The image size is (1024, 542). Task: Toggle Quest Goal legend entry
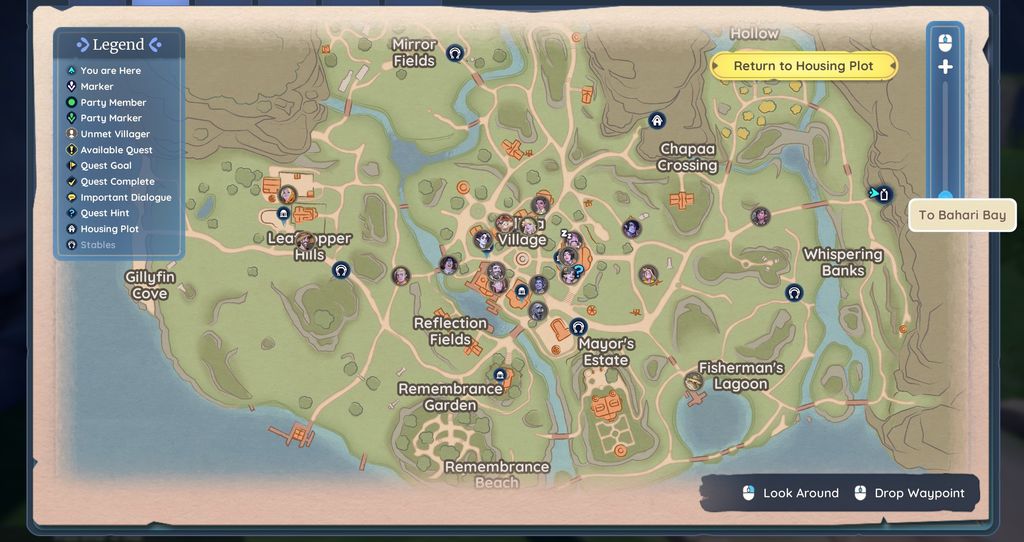tap(105, 166)
